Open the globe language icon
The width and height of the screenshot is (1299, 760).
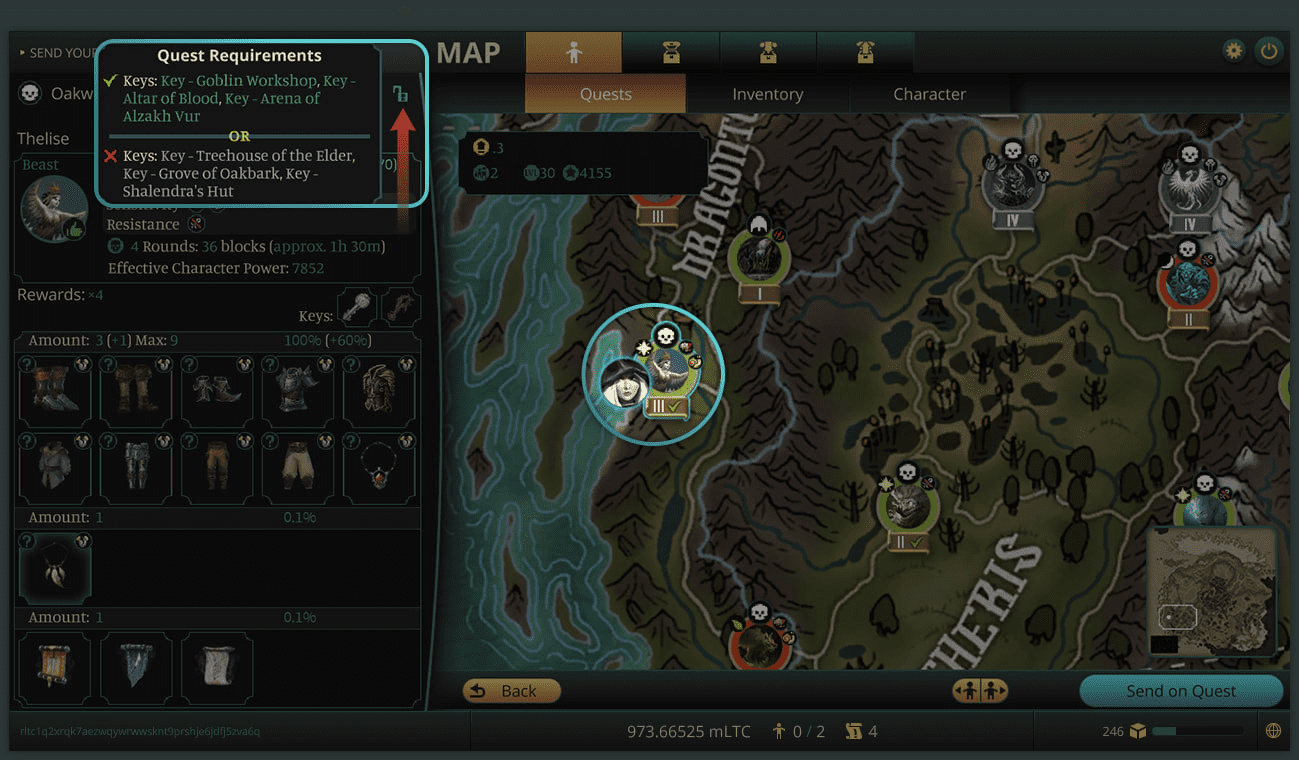(x=1273, y=731)
